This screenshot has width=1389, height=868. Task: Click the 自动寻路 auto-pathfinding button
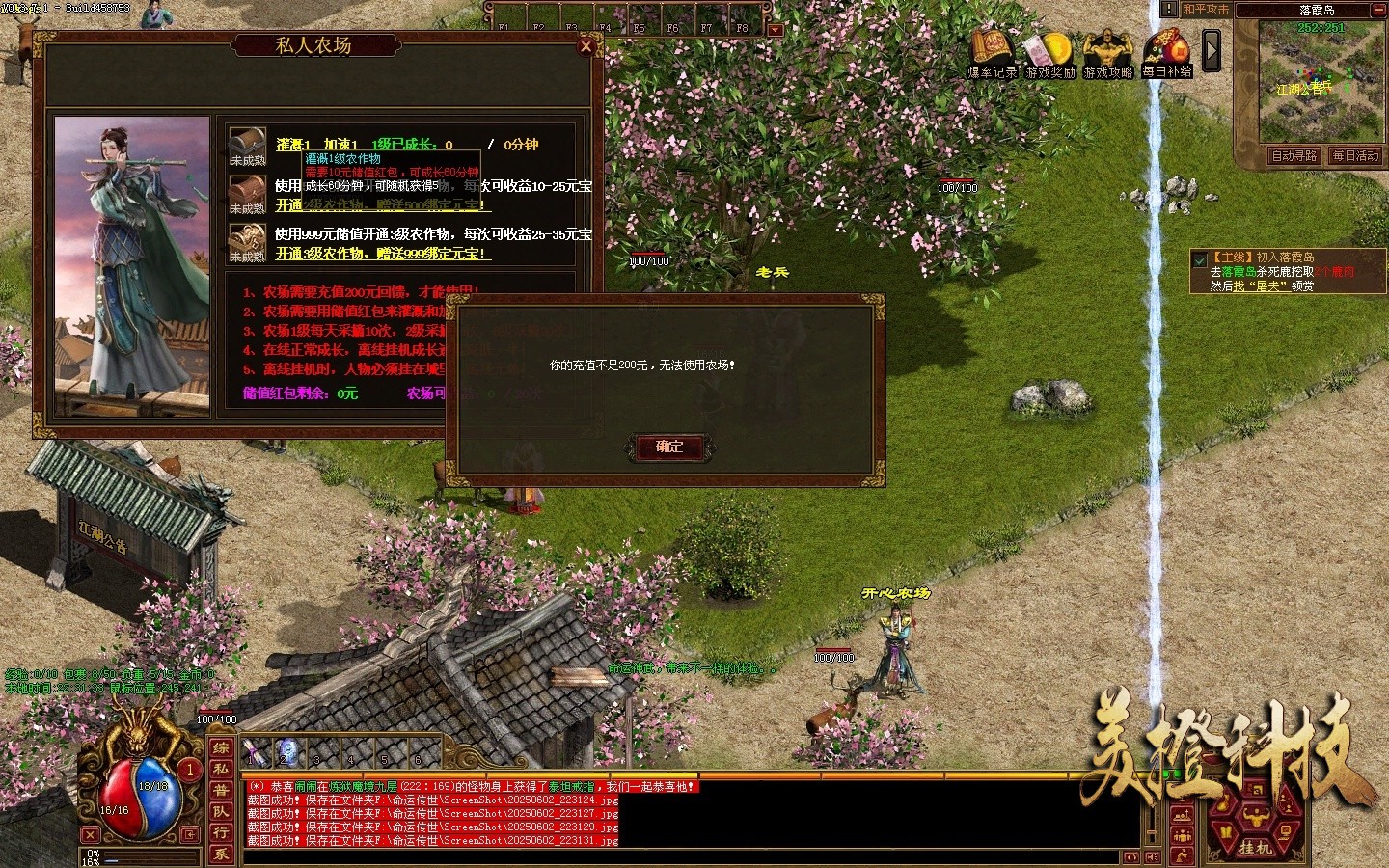point(1294,156)
